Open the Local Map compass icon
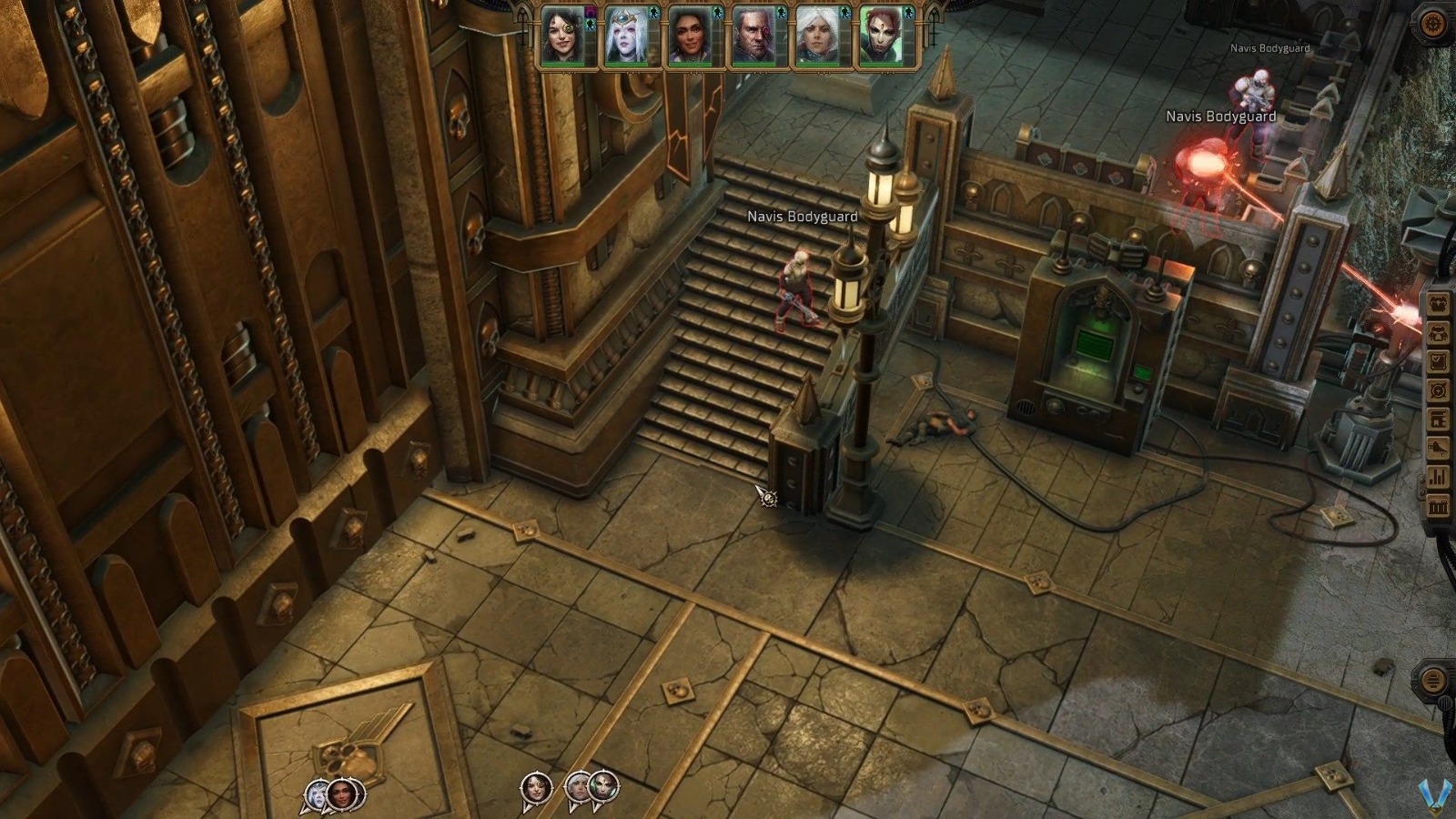 coord(1438,388)
